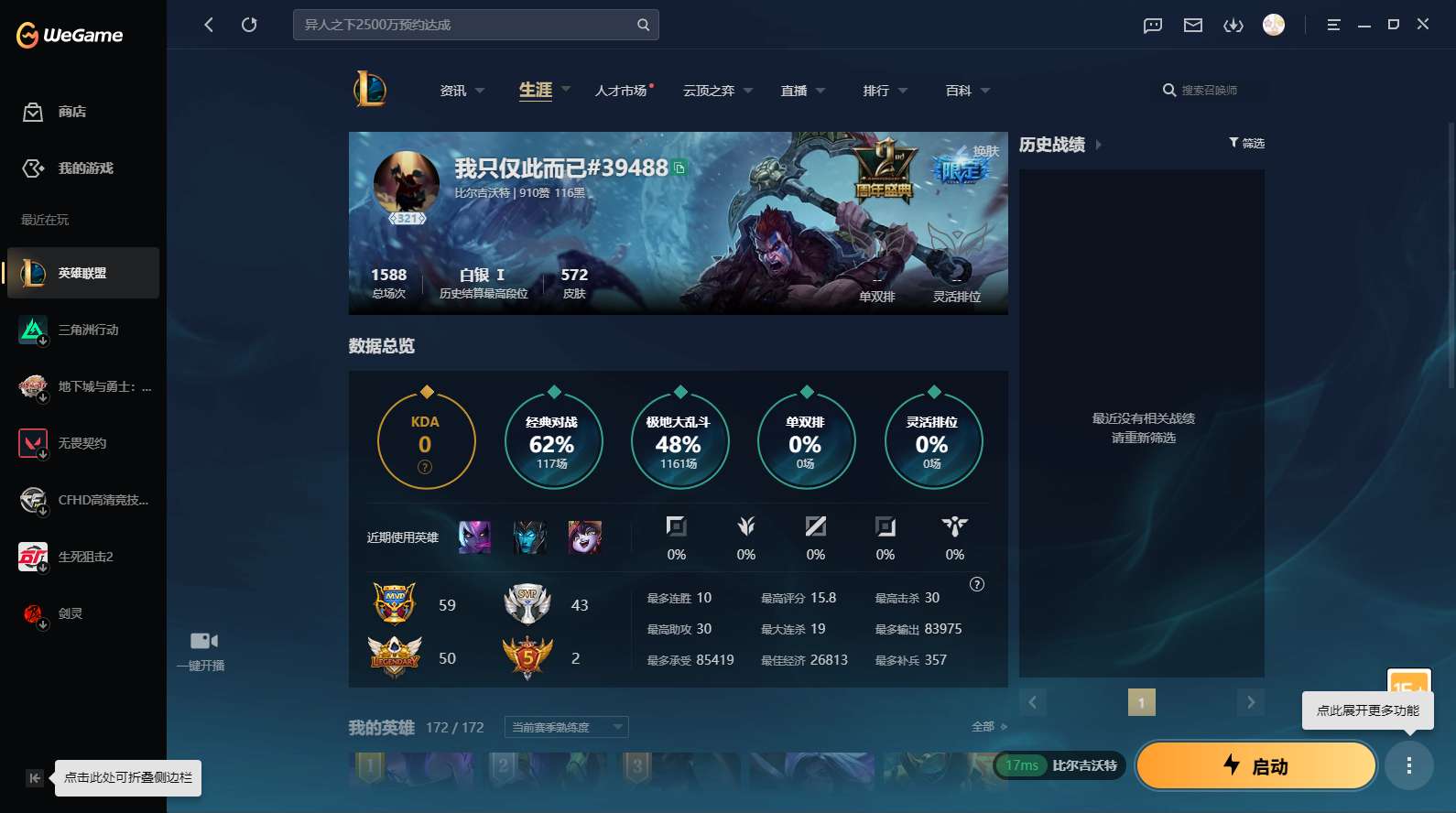Switch to the 资讯 tab
1456x813 pixels.
(x=454, y=90)
